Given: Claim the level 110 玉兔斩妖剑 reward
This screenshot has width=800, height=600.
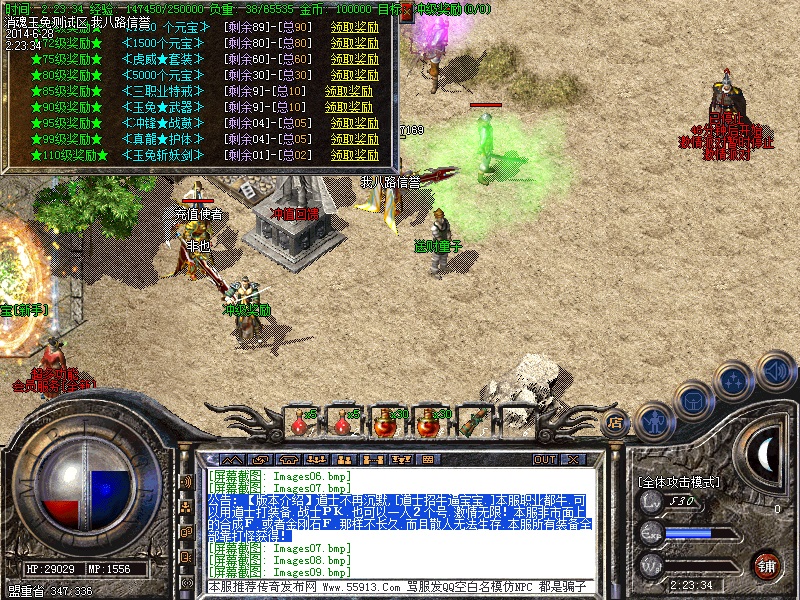Looking at the screenshot, I should click(353, 155).
